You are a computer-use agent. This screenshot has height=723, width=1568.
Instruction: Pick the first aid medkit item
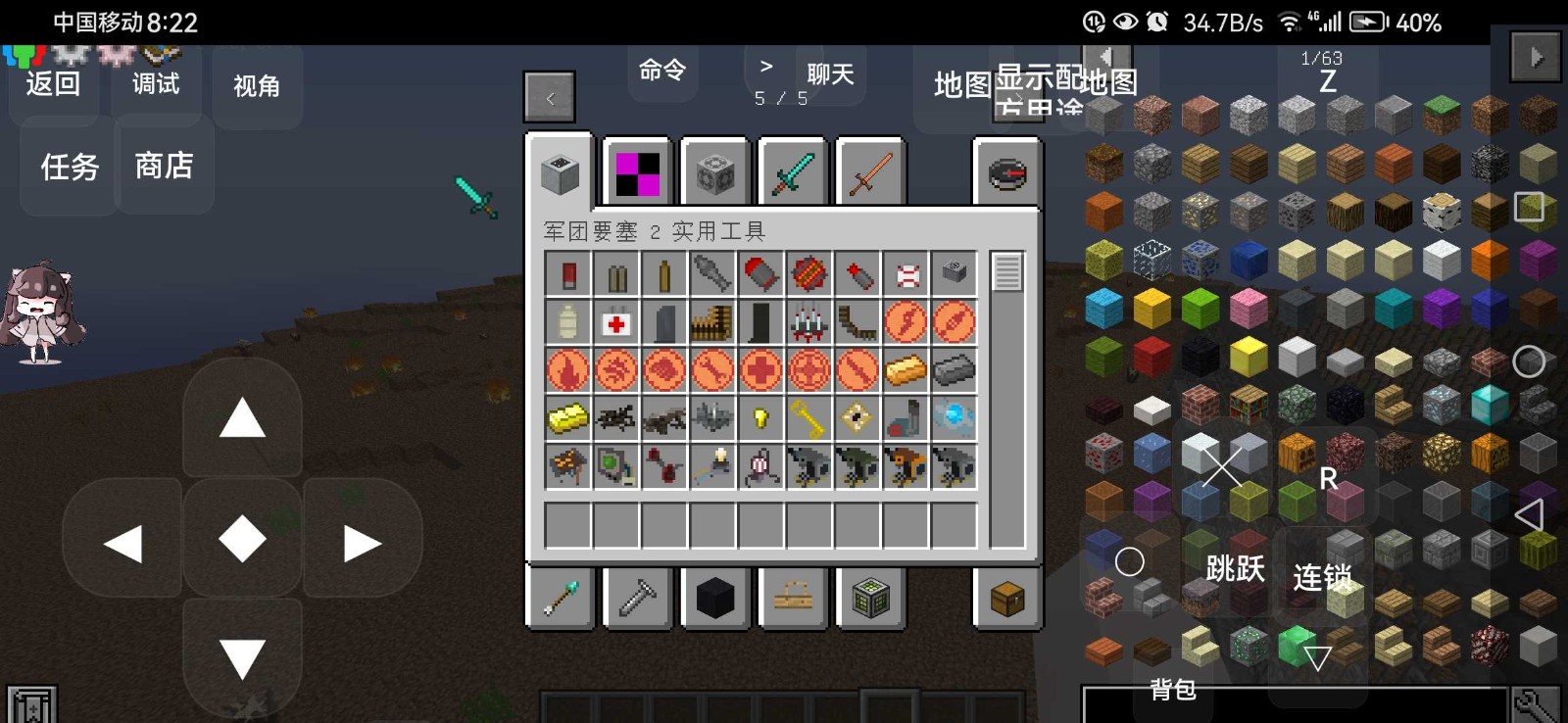pos(615,322)
